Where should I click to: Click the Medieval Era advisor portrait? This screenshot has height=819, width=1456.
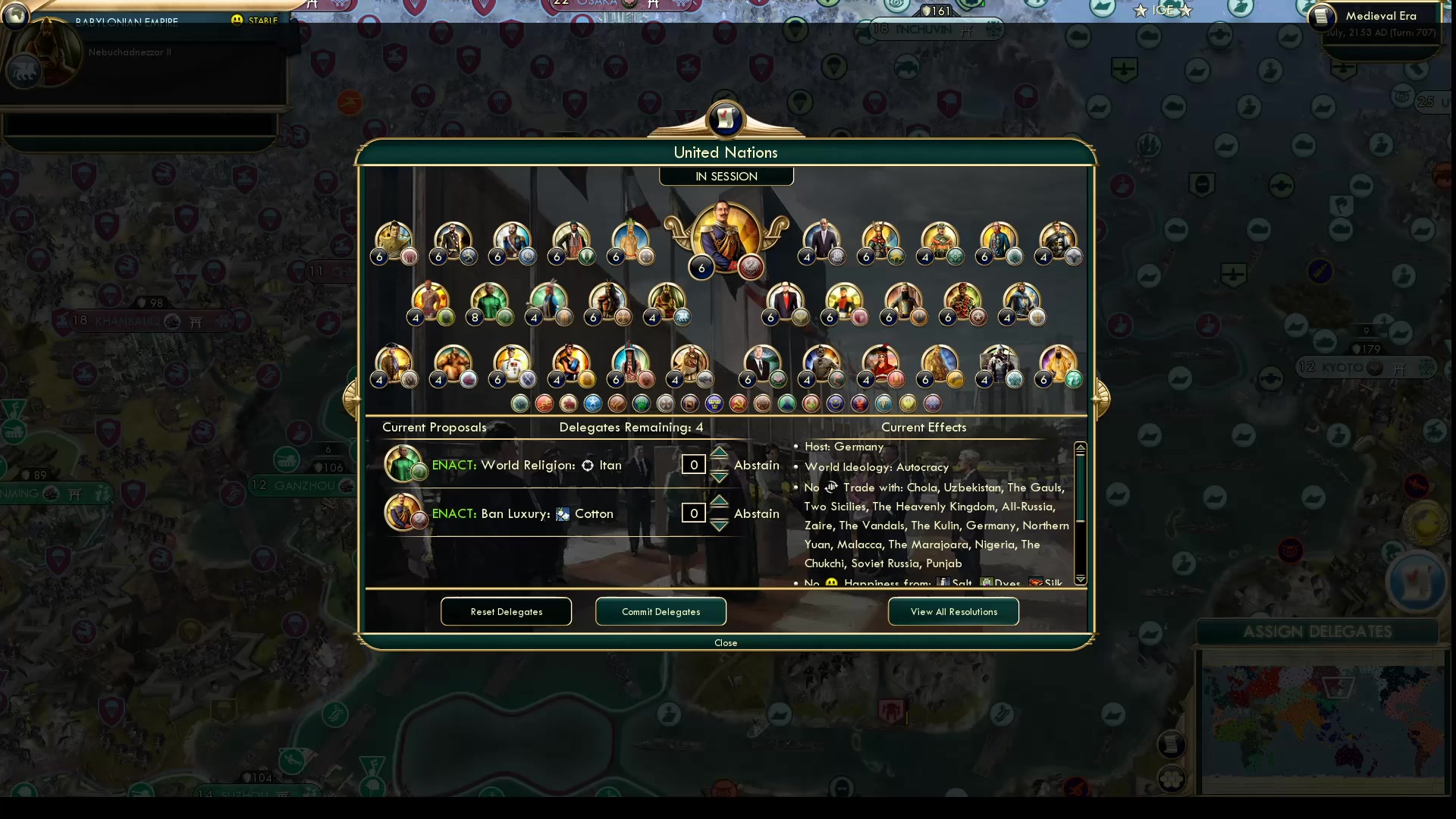pos(1321,18)
